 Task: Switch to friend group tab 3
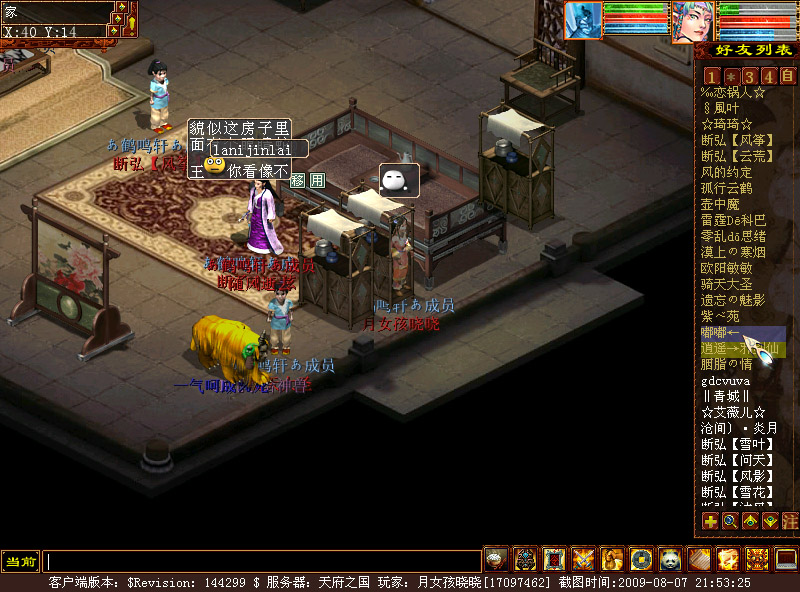tap(749, 76)
